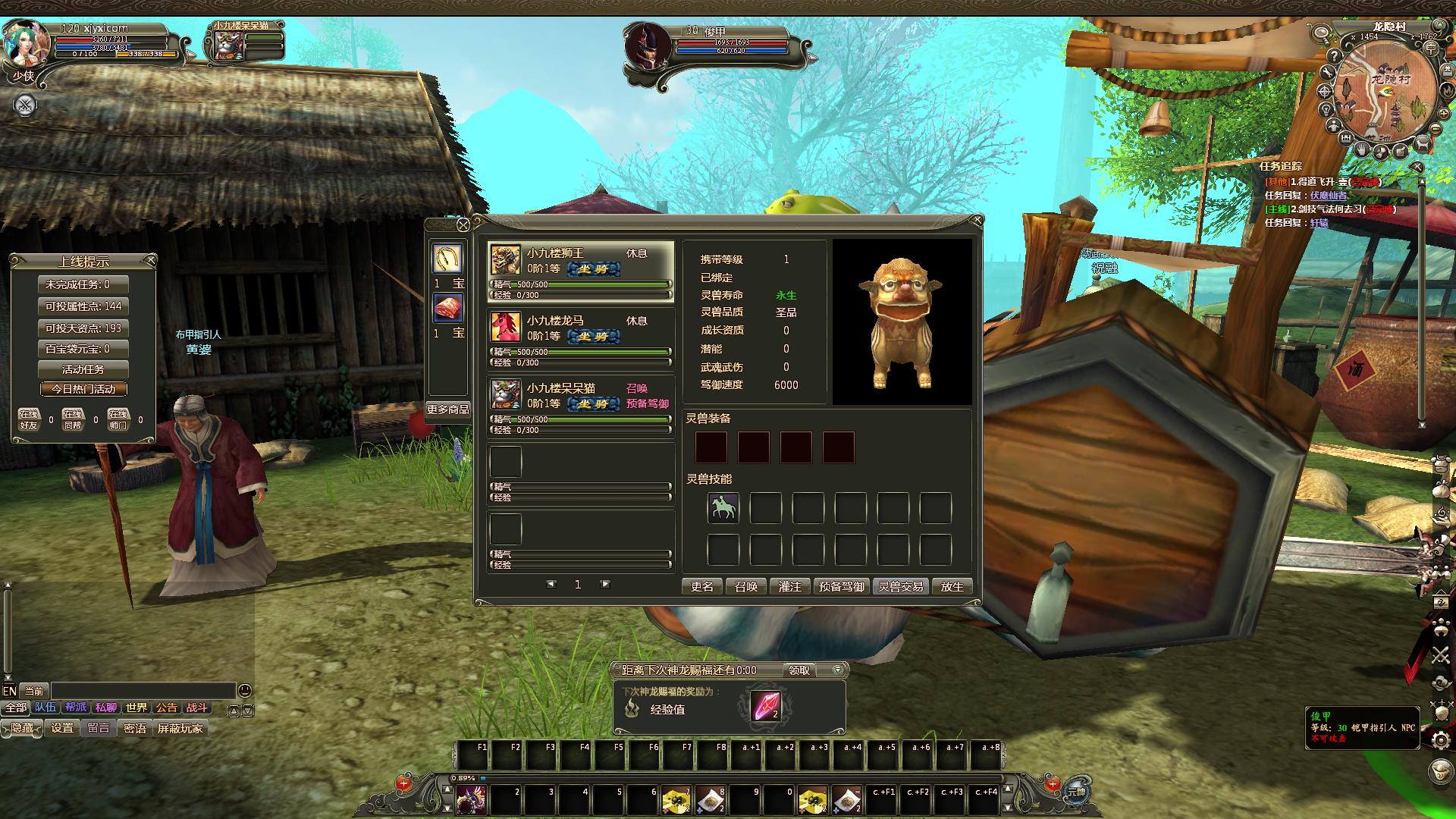Click the 活动任务 button
The image size is (1456, 819).
[83, 369]
